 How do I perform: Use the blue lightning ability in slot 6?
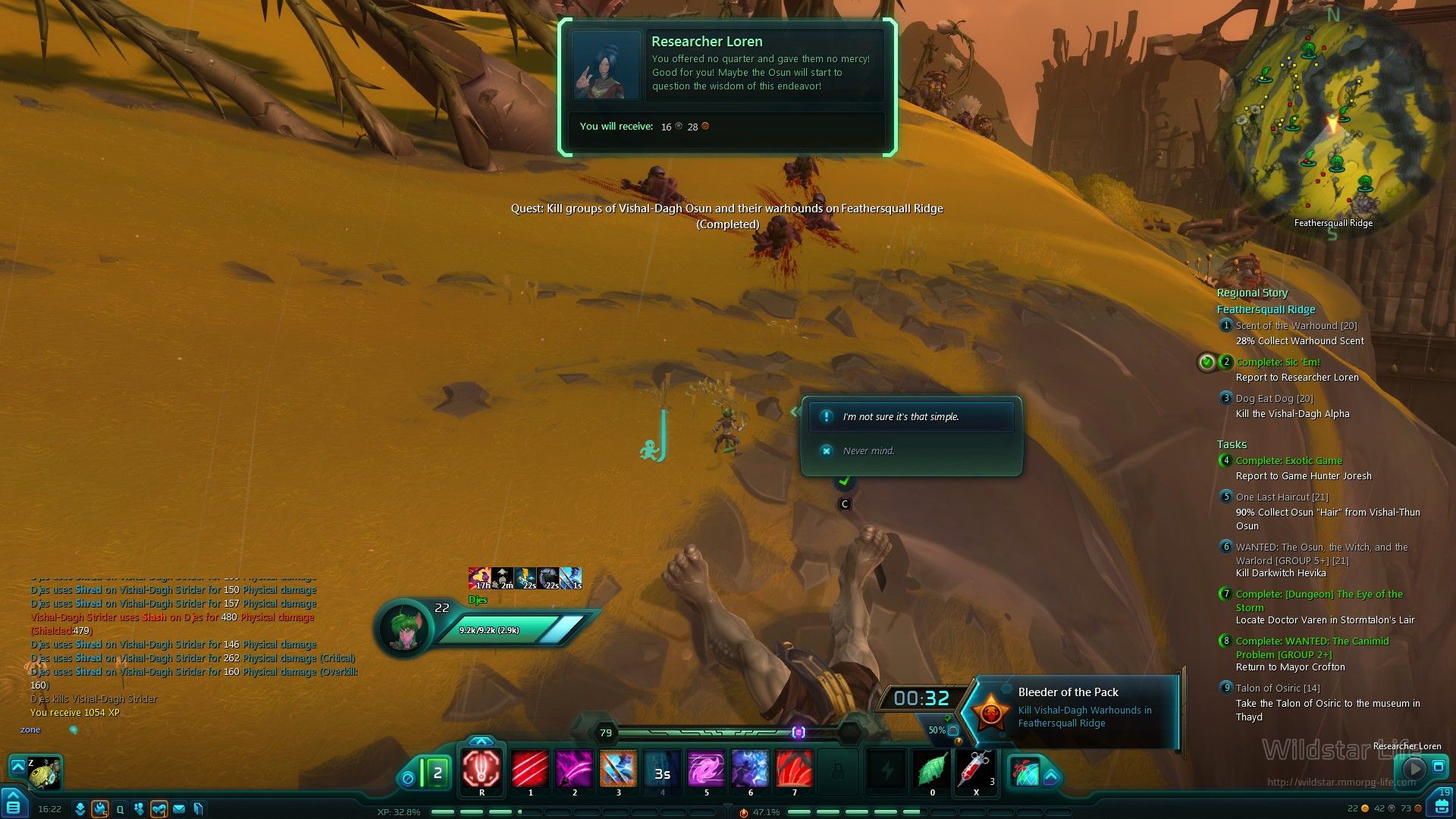click(x=750, y=770)
